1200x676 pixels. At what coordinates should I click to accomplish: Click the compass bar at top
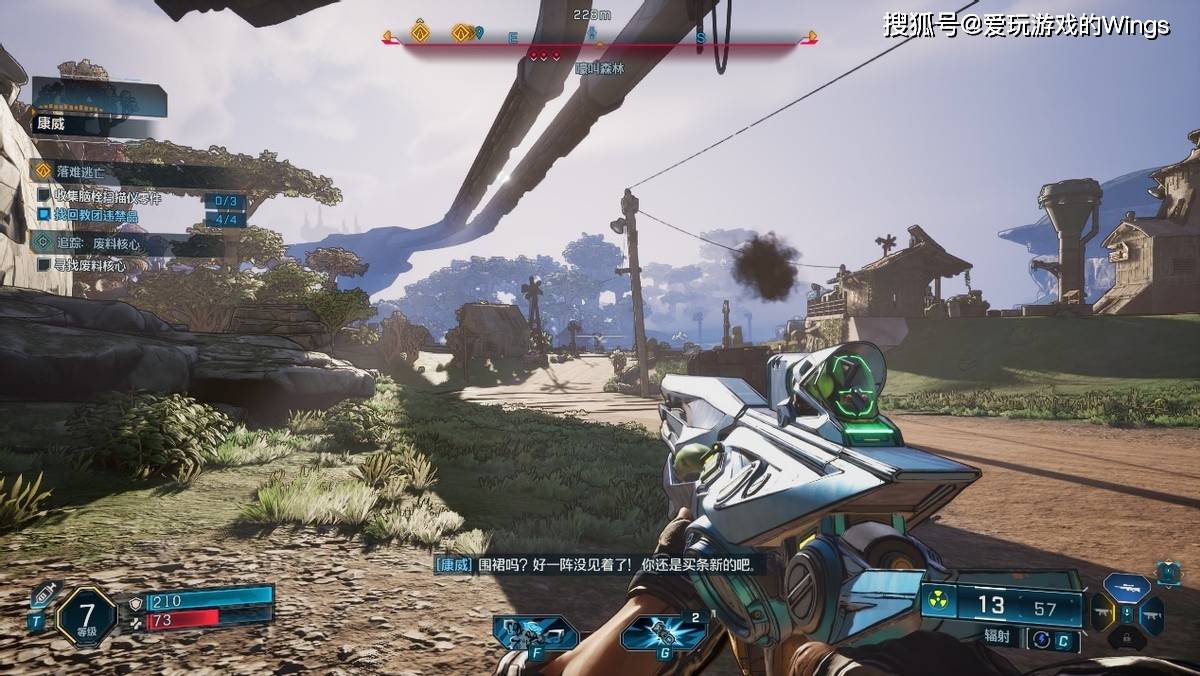pyautogui.click(x=600, y=38)
